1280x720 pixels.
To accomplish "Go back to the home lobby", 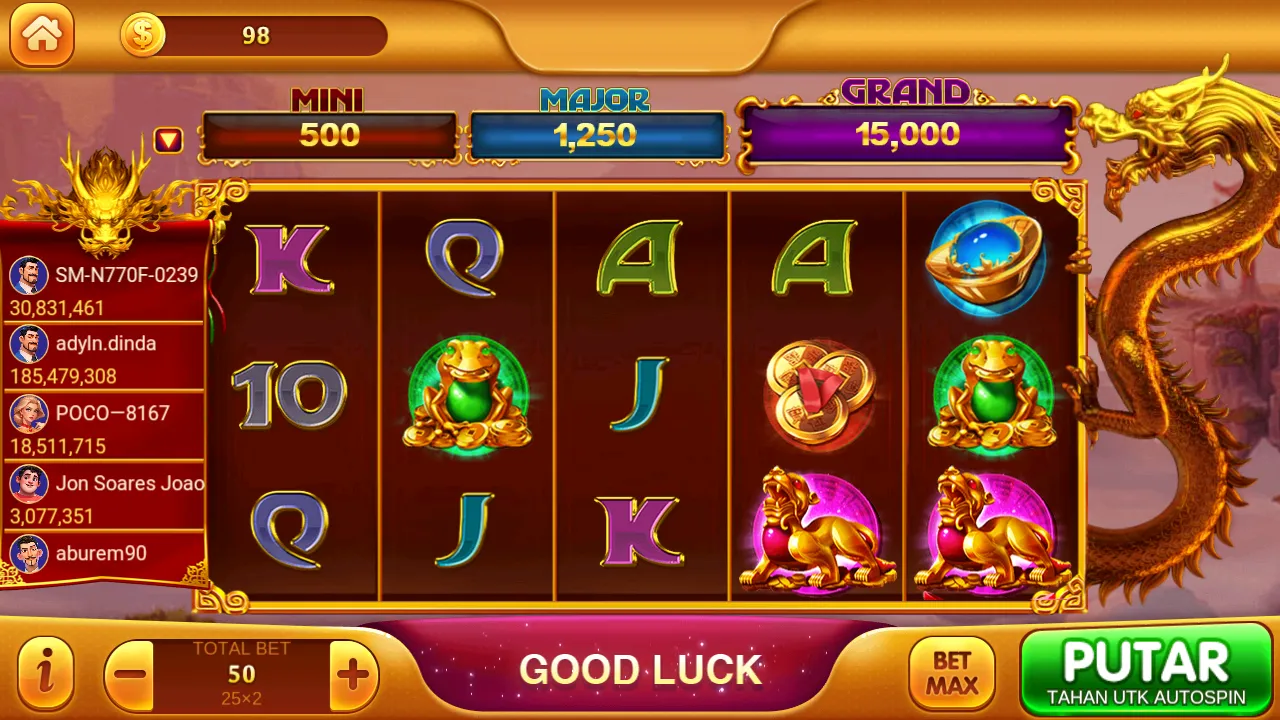I will pyautogui.click(x=42, y=35).
